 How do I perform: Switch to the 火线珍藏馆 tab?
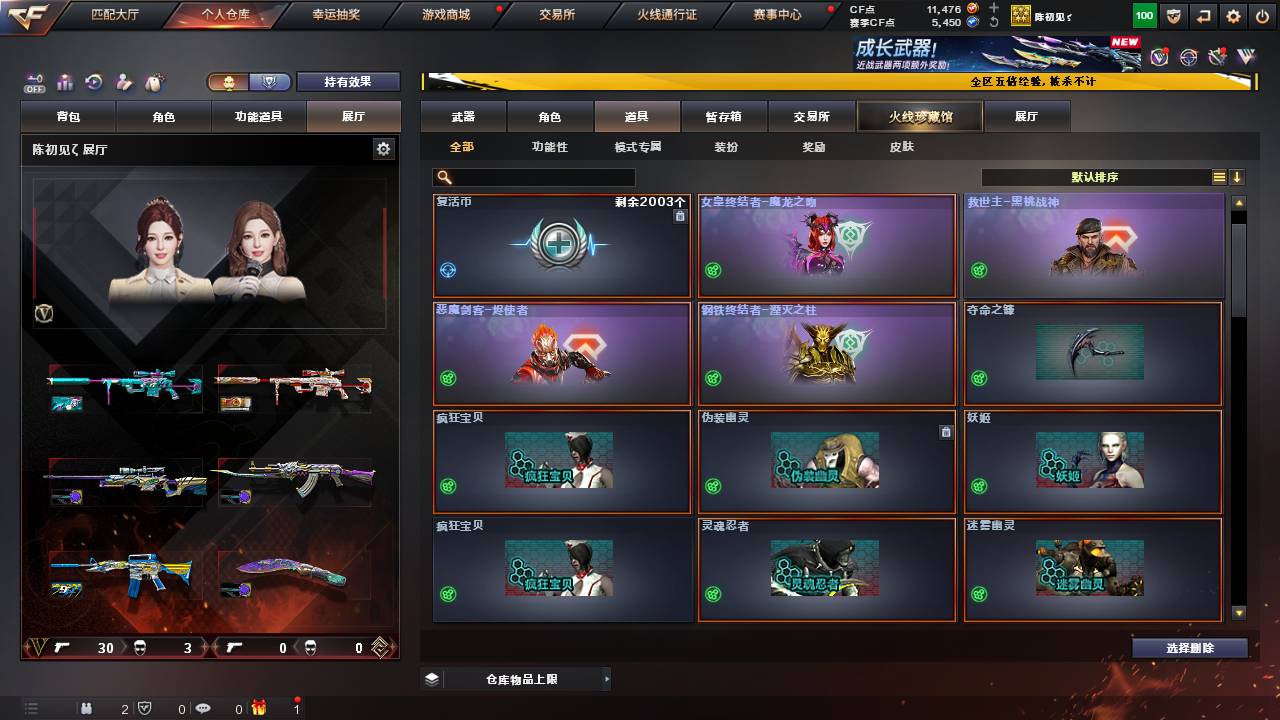coord(918,116)
